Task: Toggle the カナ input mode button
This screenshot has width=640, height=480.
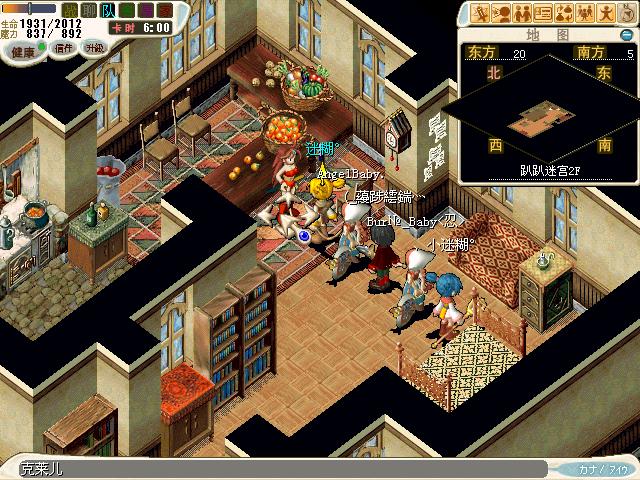Action: pyautogui.click(x=600, y=468)
